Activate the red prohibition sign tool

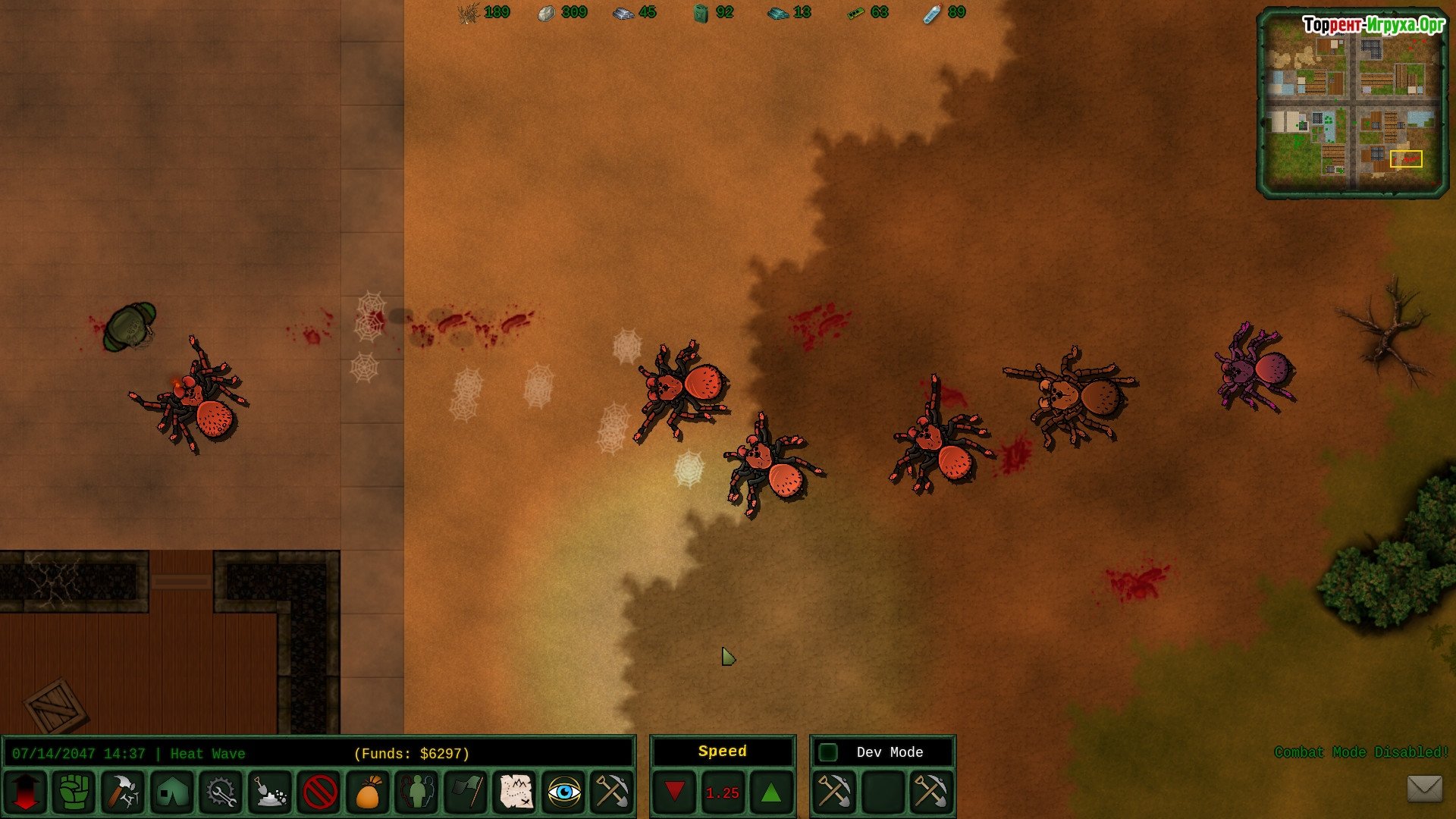pos(319,792)
